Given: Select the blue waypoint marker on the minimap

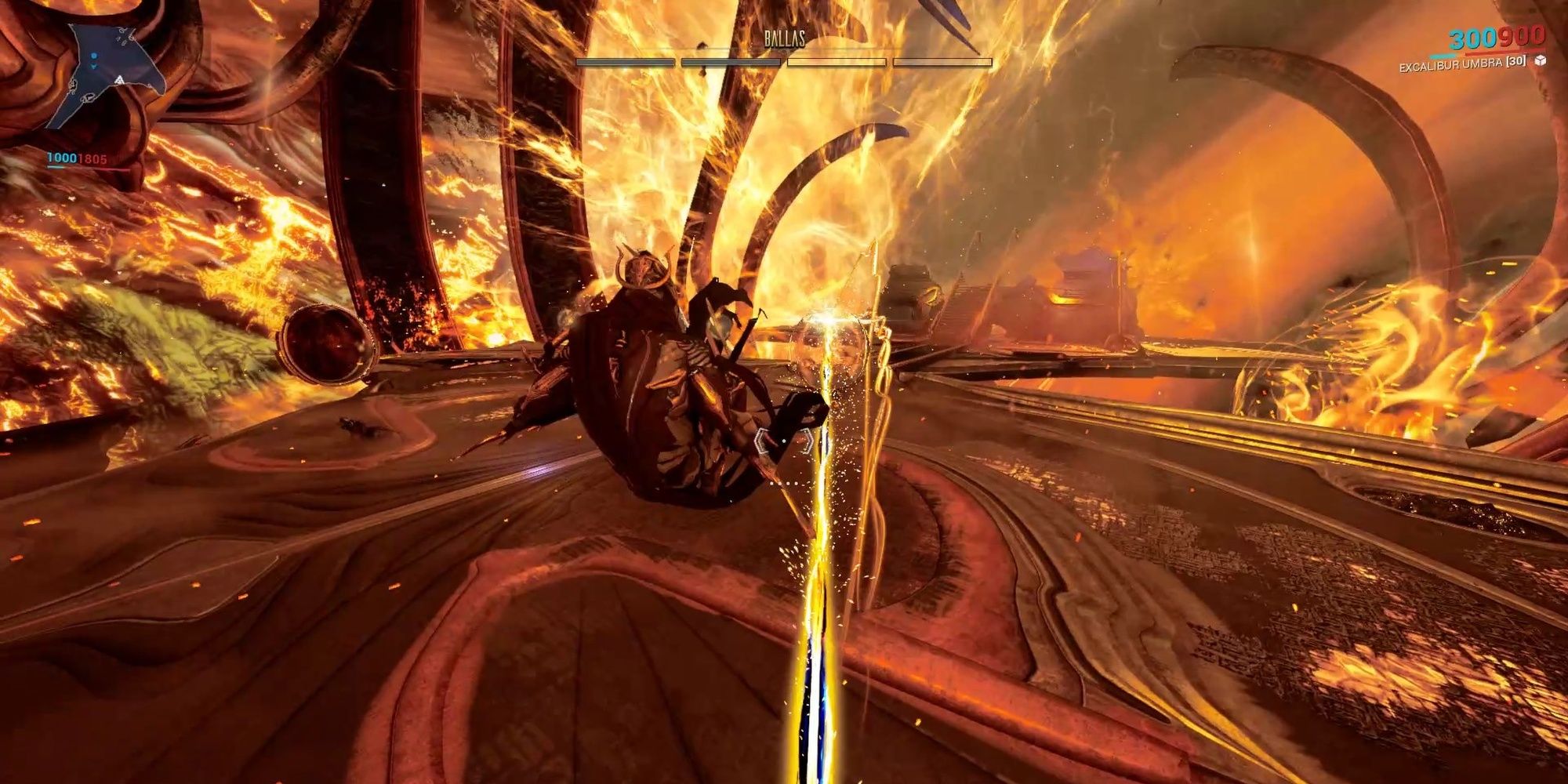Looking at the screenshot, I should [x=94, y=56].
